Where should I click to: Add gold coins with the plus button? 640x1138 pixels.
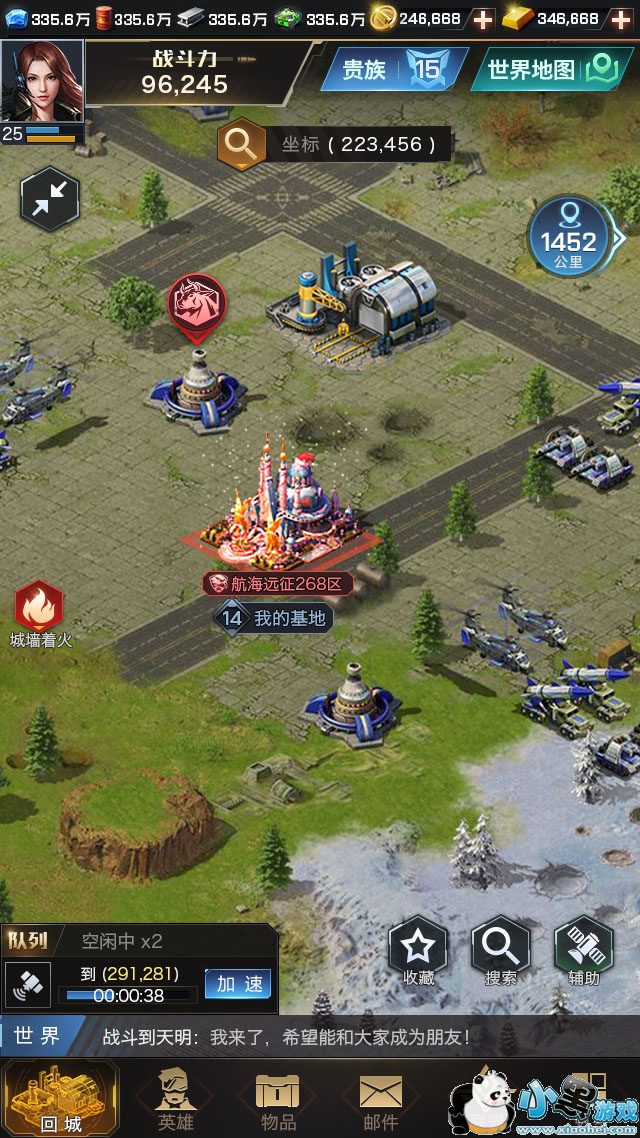pyautogui.click(x=482, y=18)
